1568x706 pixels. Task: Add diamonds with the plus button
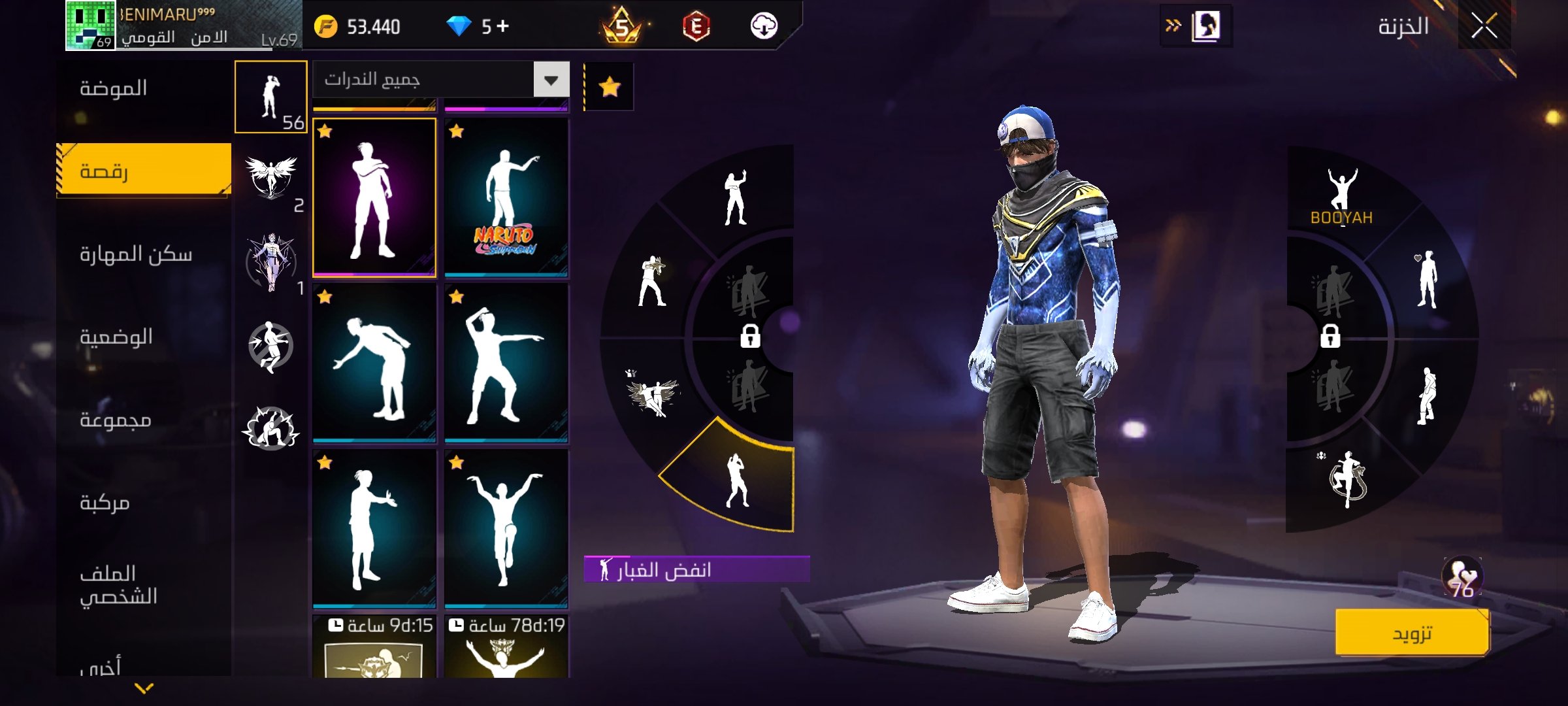[502, 26]
